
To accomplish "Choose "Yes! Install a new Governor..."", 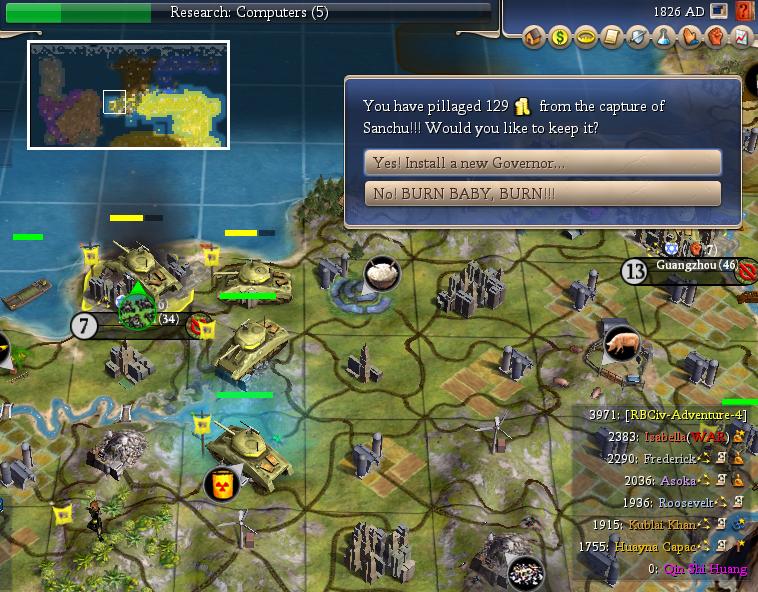I will point(543,162).
